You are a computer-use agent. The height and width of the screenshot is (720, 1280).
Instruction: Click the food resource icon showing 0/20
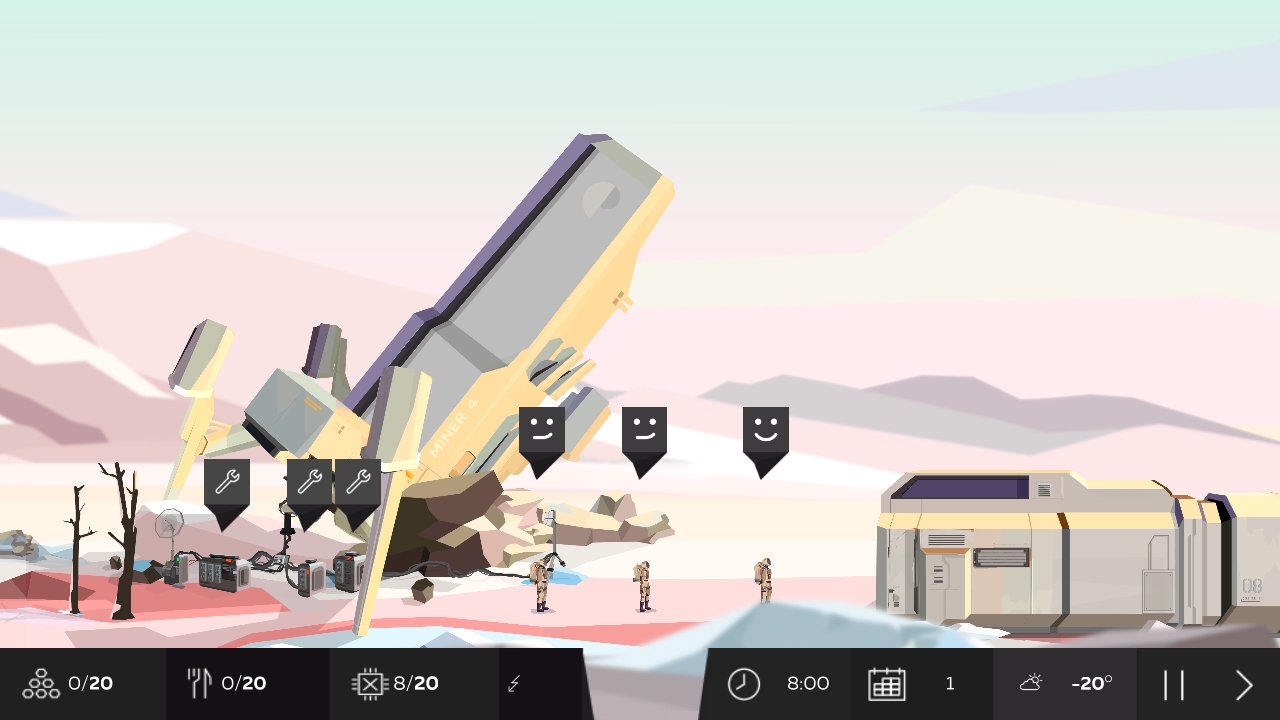click(198, 683)
